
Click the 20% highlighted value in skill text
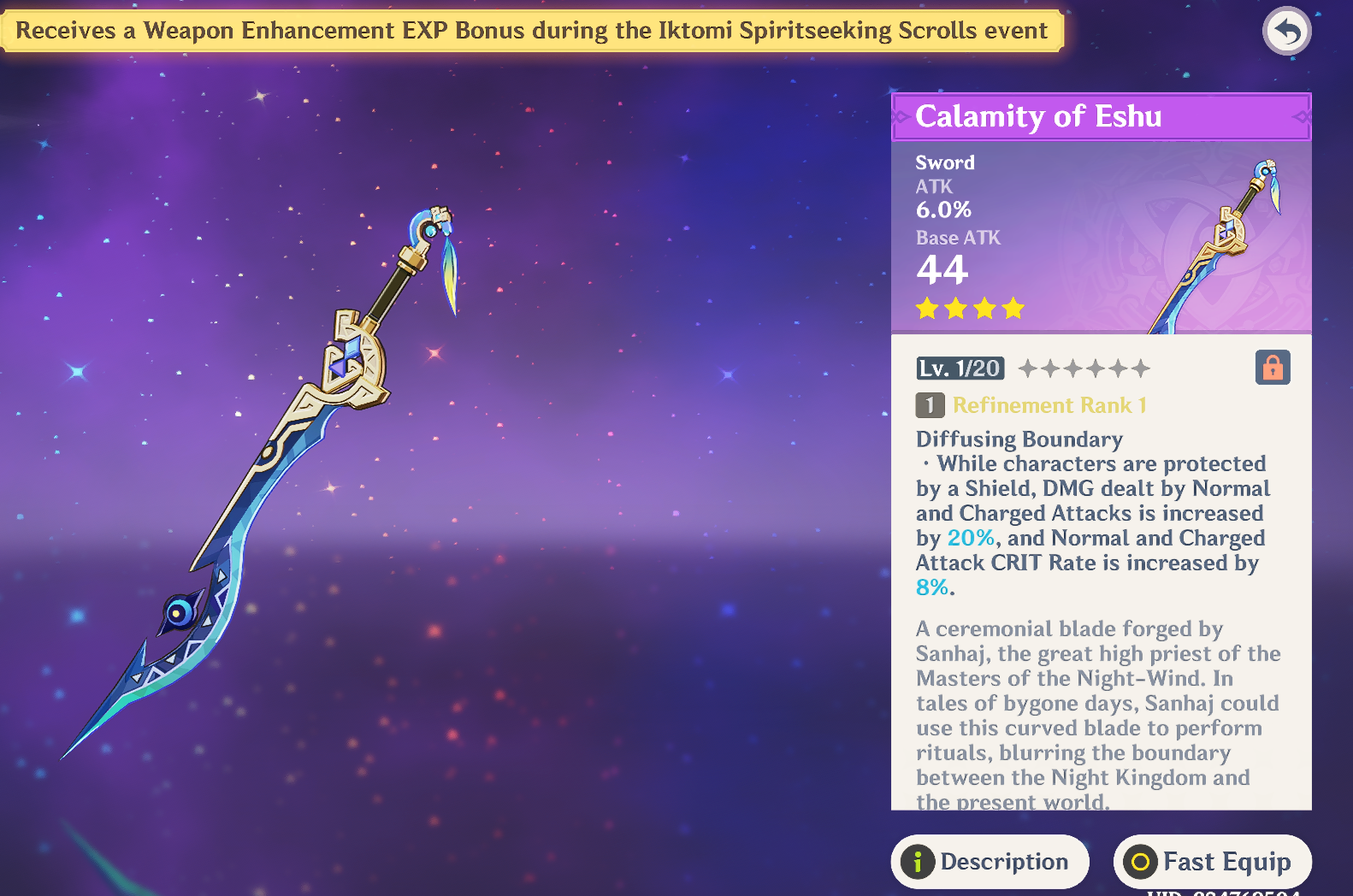pyautogui.click(x=969, y=538)
